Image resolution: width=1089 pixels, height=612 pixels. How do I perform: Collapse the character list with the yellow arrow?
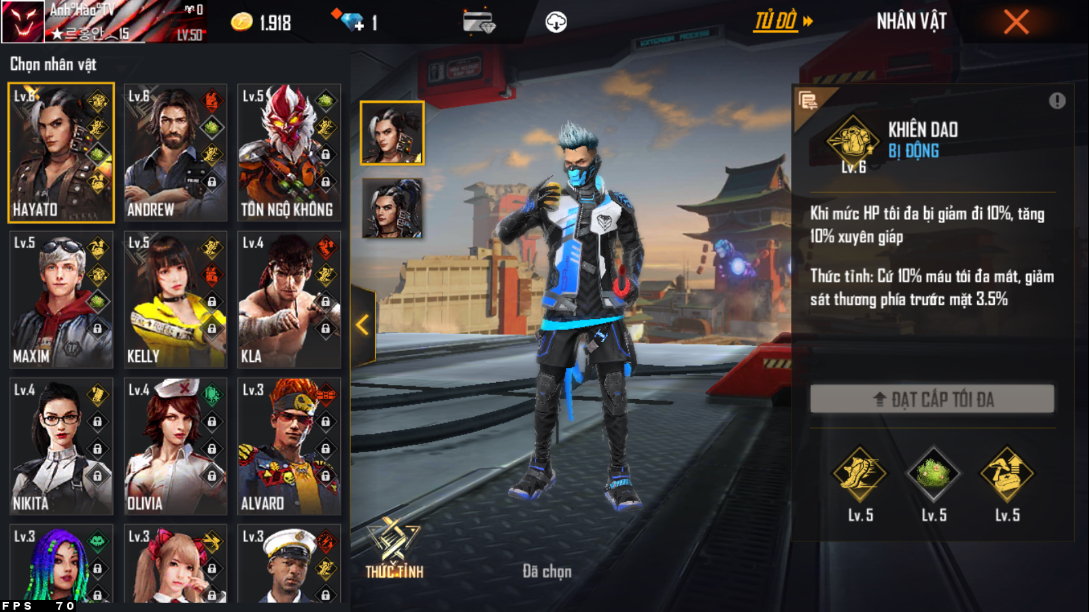click(x=362, y=325)
